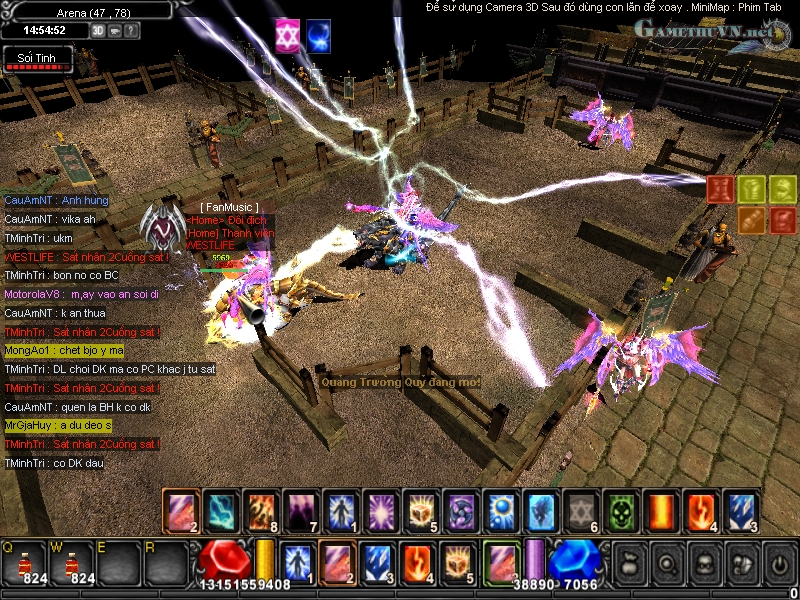
Task: Click the camera icon beside the 3D button
Action: [114, 30]
